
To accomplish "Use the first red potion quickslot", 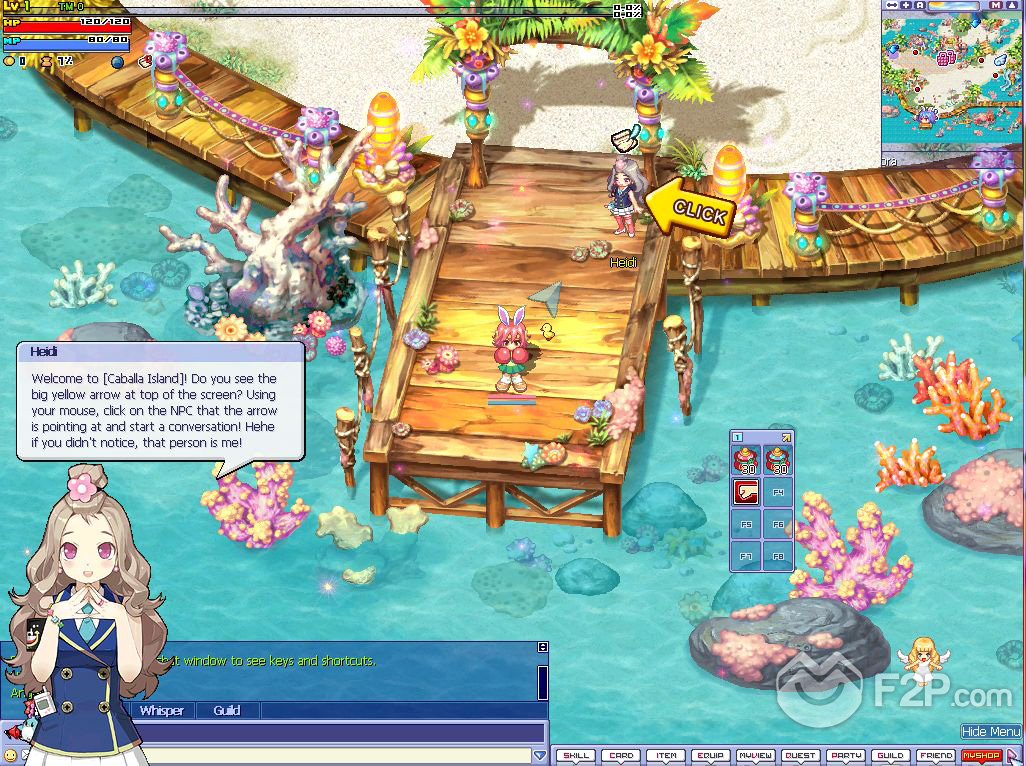I will (746, 461).
